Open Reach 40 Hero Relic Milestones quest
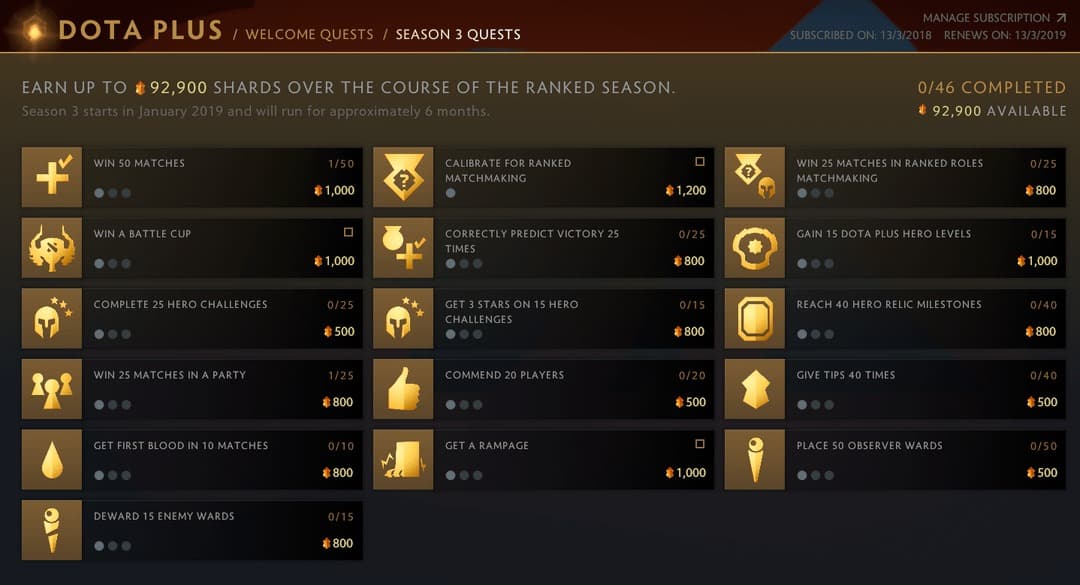This screenshot has width=1080, height=585. [895, 319]
